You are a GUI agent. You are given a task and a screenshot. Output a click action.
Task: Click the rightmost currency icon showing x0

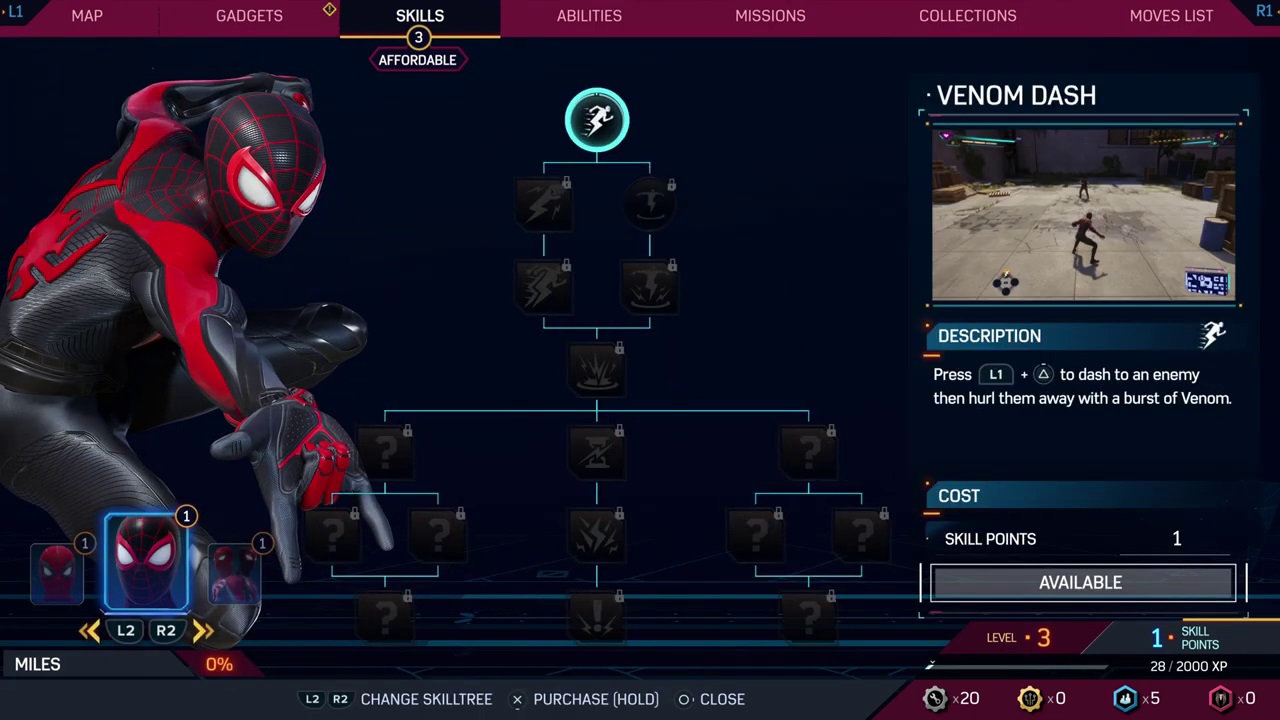[x=1220, y=698]
